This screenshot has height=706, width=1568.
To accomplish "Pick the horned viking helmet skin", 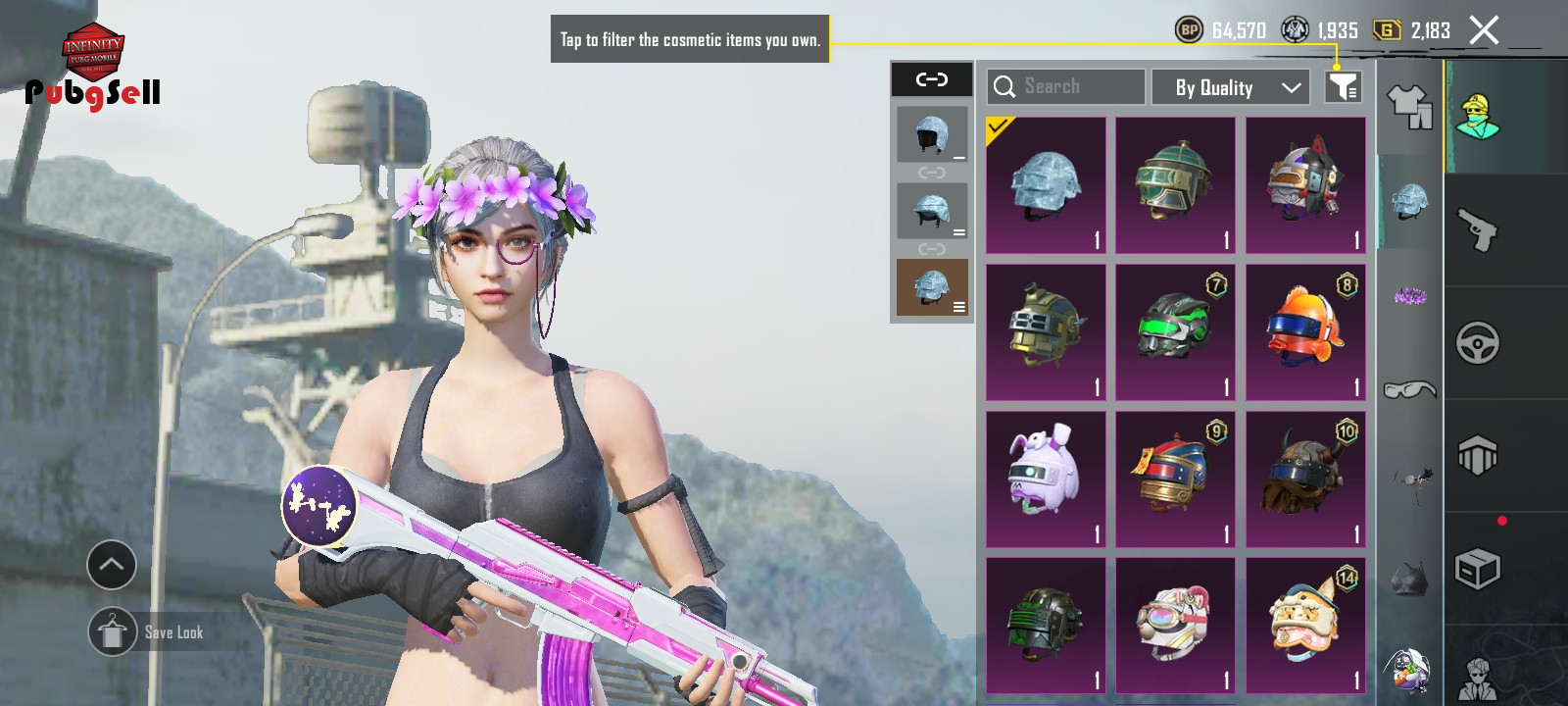I will click(1305, 479).
